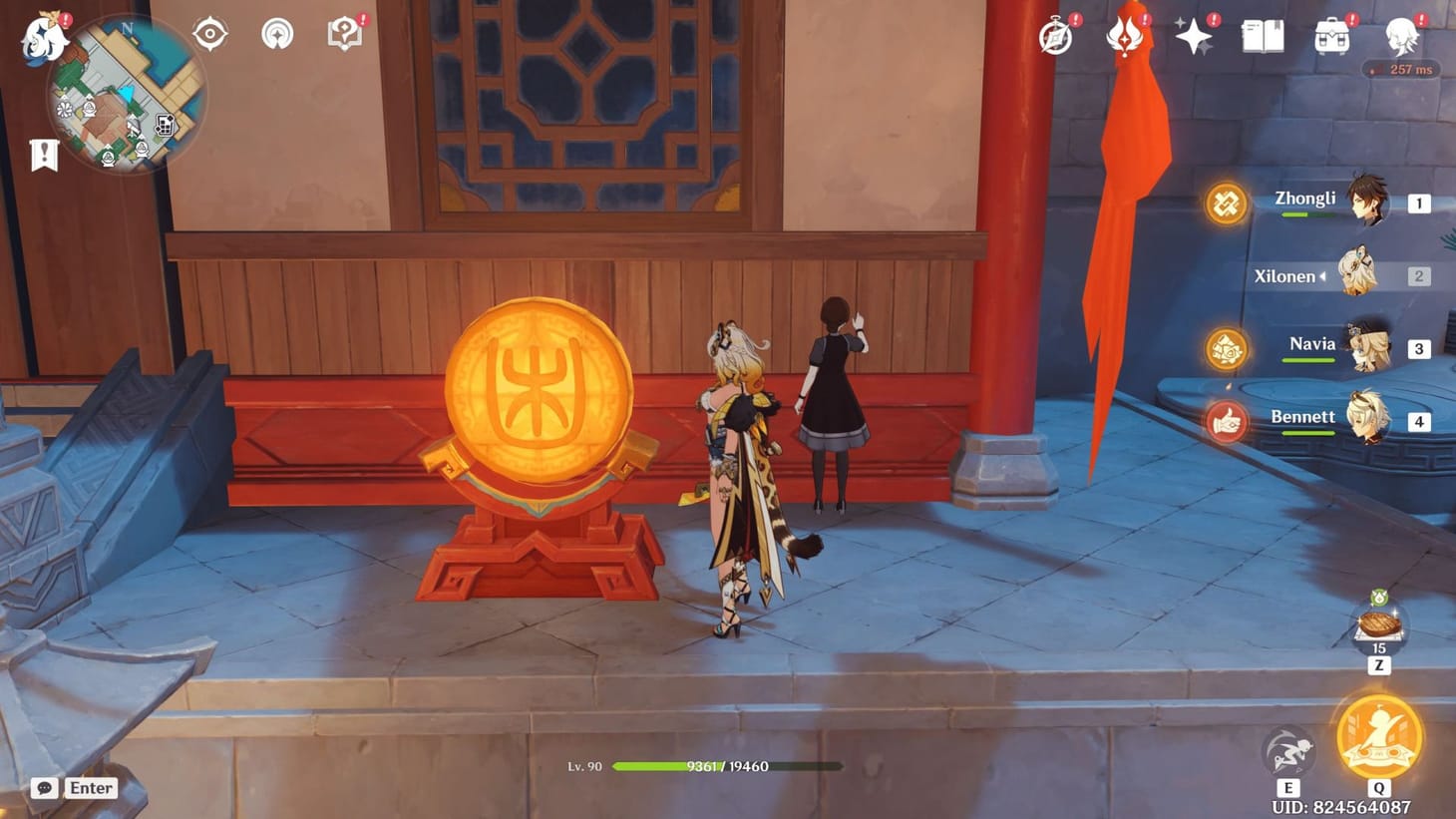Click Zhongli's elemental skill status icon
The width and height of the screenshot is (1456, 819).
(1226, 205)
